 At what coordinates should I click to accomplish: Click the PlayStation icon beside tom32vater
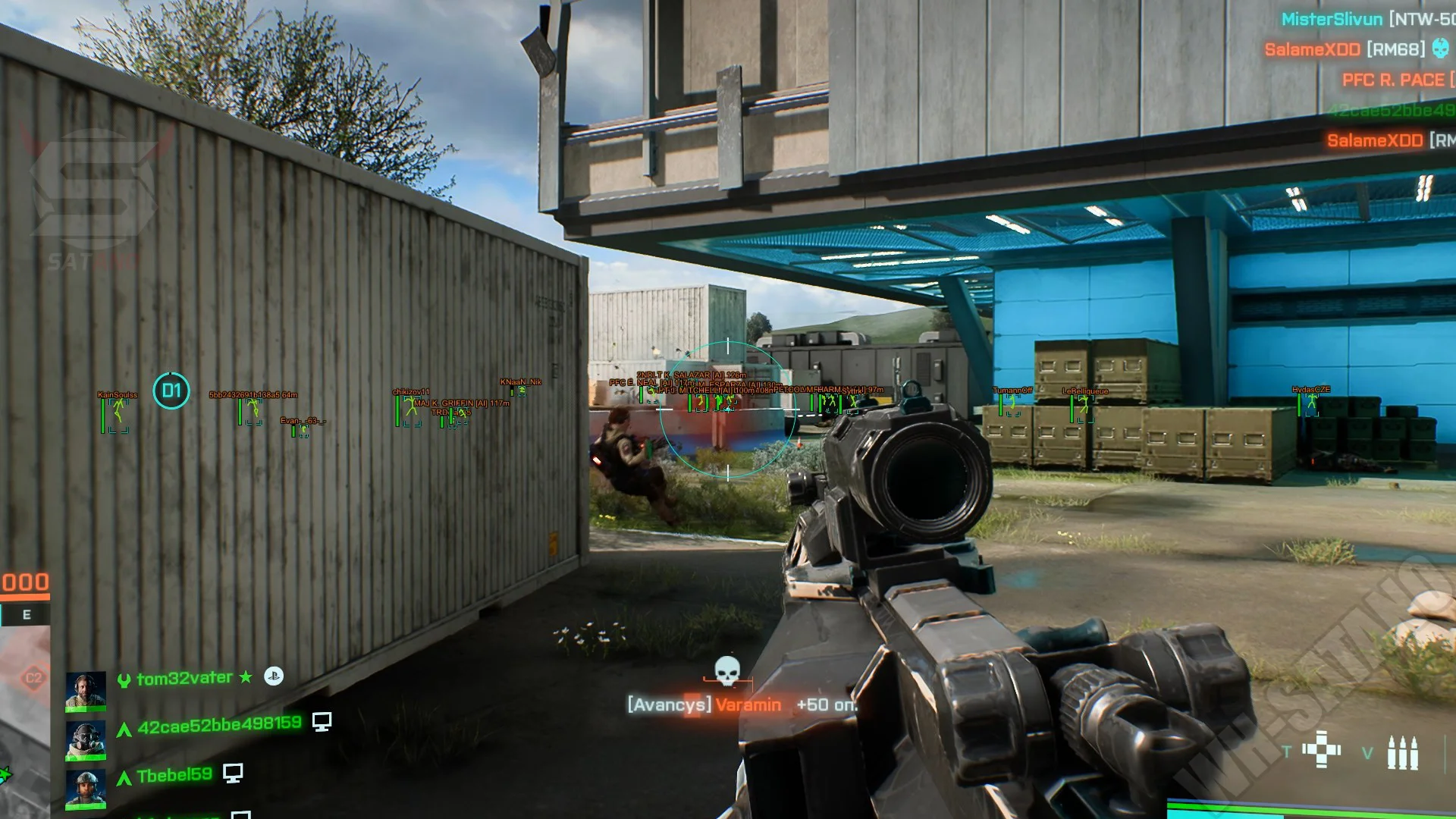[274, 676]
